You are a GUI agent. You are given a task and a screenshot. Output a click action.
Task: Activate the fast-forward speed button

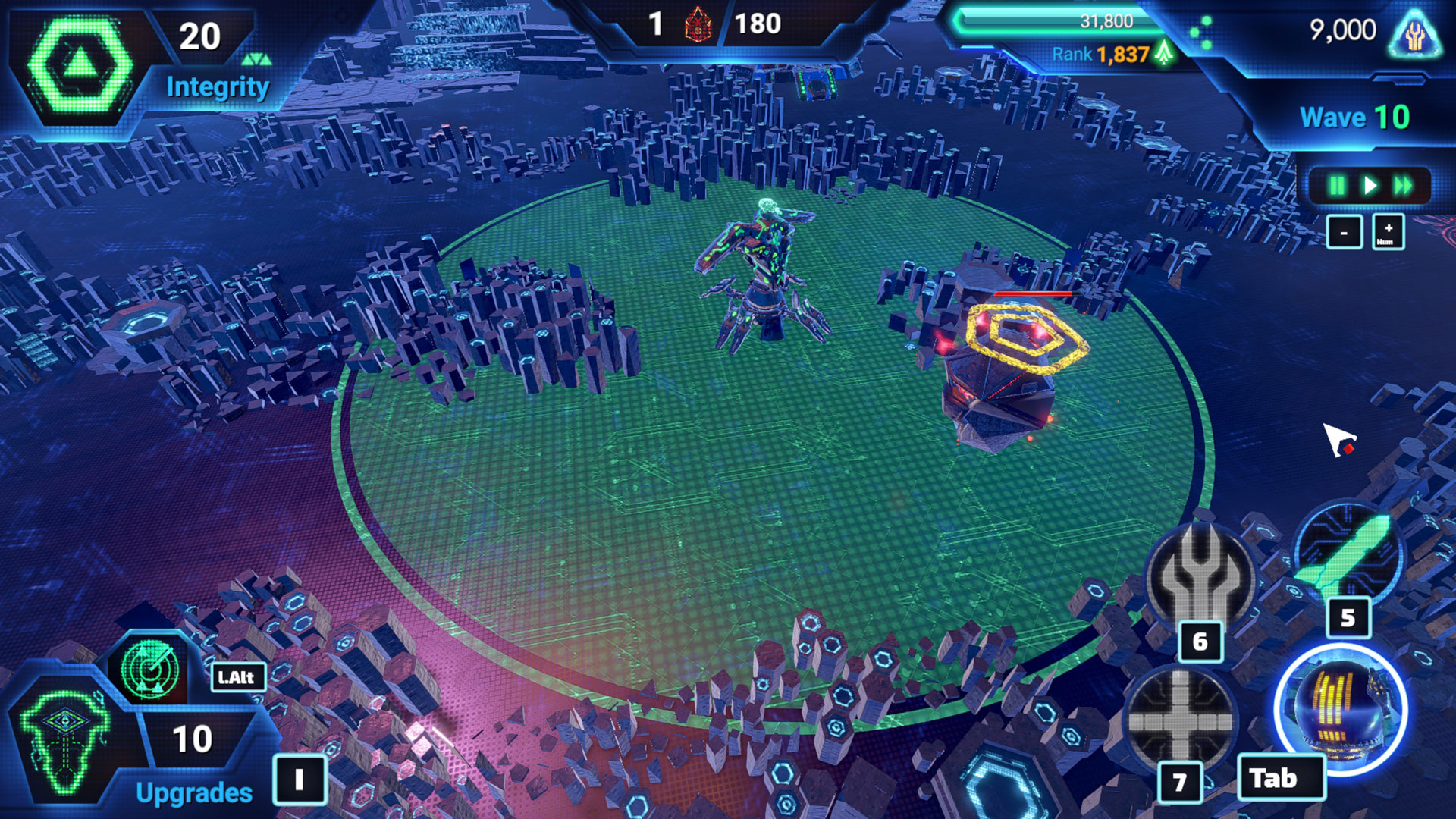coord(1403,186)
